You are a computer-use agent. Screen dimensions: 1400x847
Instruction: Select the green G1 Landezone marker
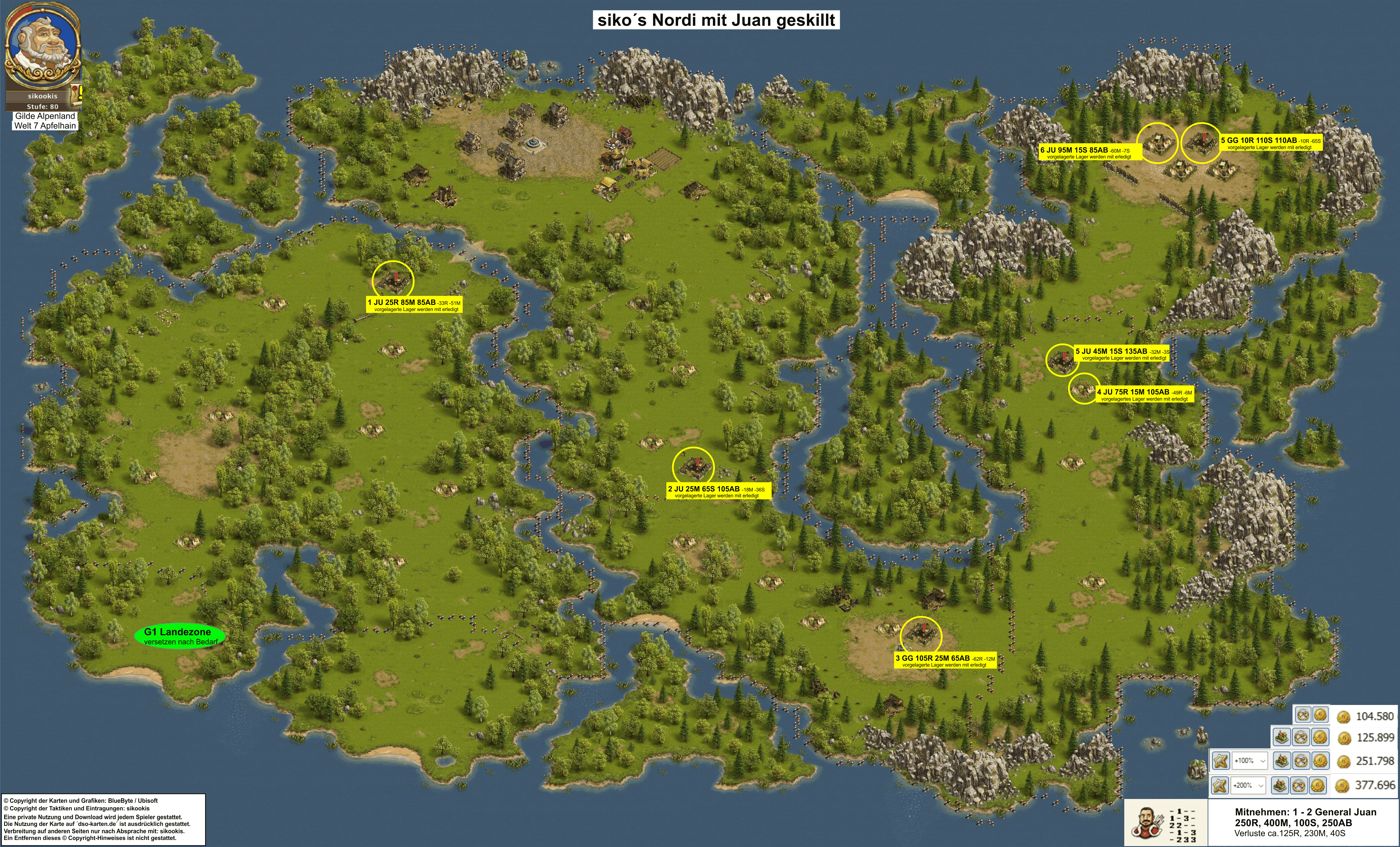(180, 636)
